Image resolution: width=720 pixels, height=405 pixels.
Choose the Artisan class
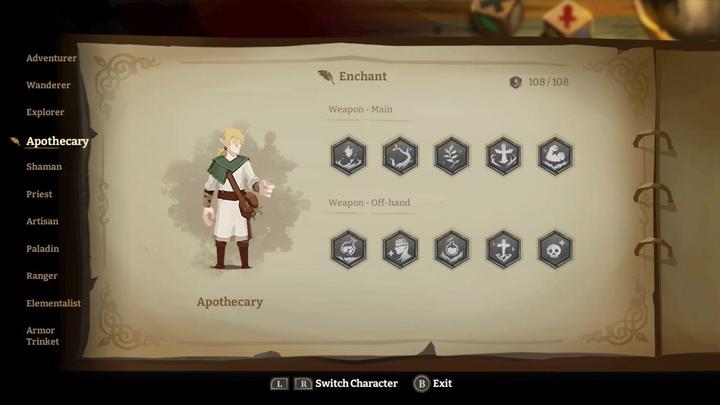[x=42, y=221]
